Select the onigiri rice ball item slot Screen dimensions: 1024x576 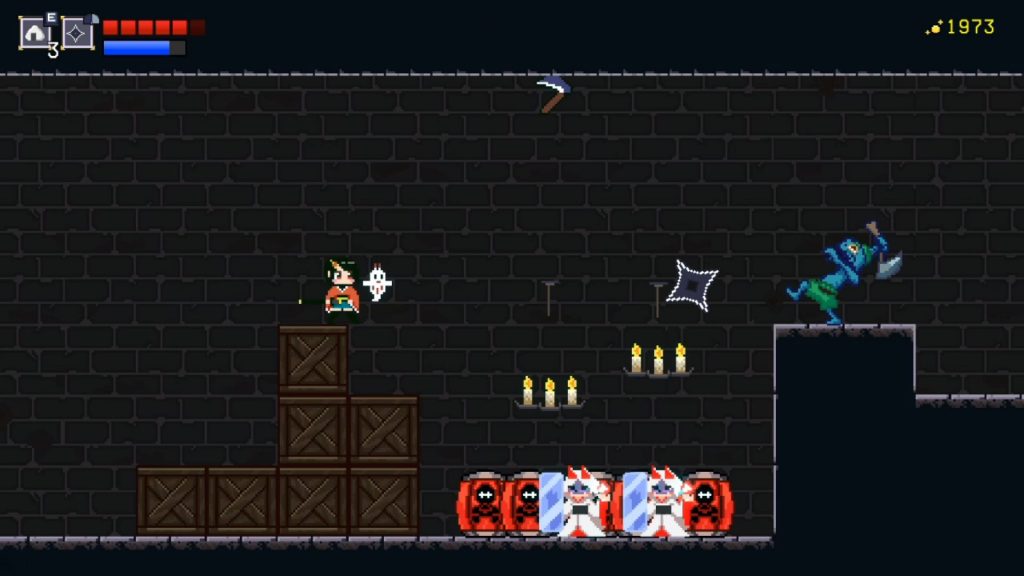point(35,33)
